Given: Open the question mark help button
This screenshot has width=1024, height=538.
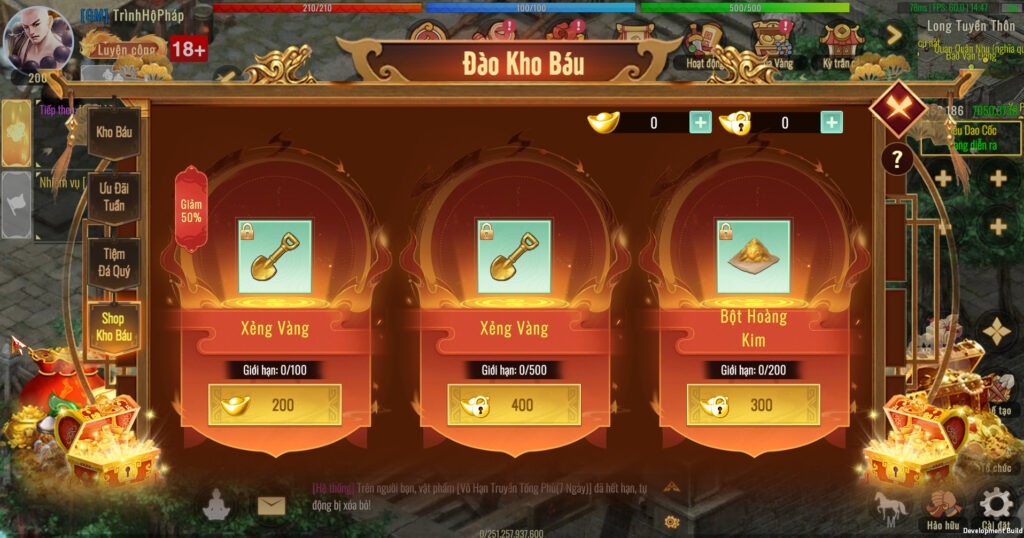Looking at the screenshot, I should [x=897, y=159].
